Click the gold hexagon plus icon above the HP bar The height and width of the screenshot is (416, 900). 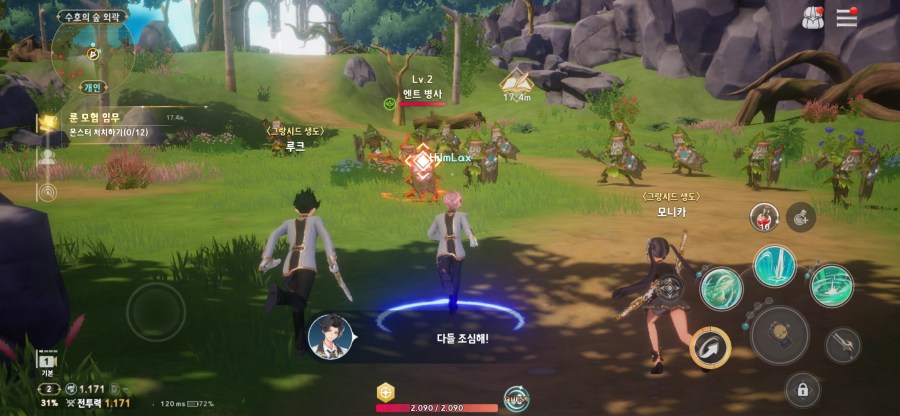[385, 392]
